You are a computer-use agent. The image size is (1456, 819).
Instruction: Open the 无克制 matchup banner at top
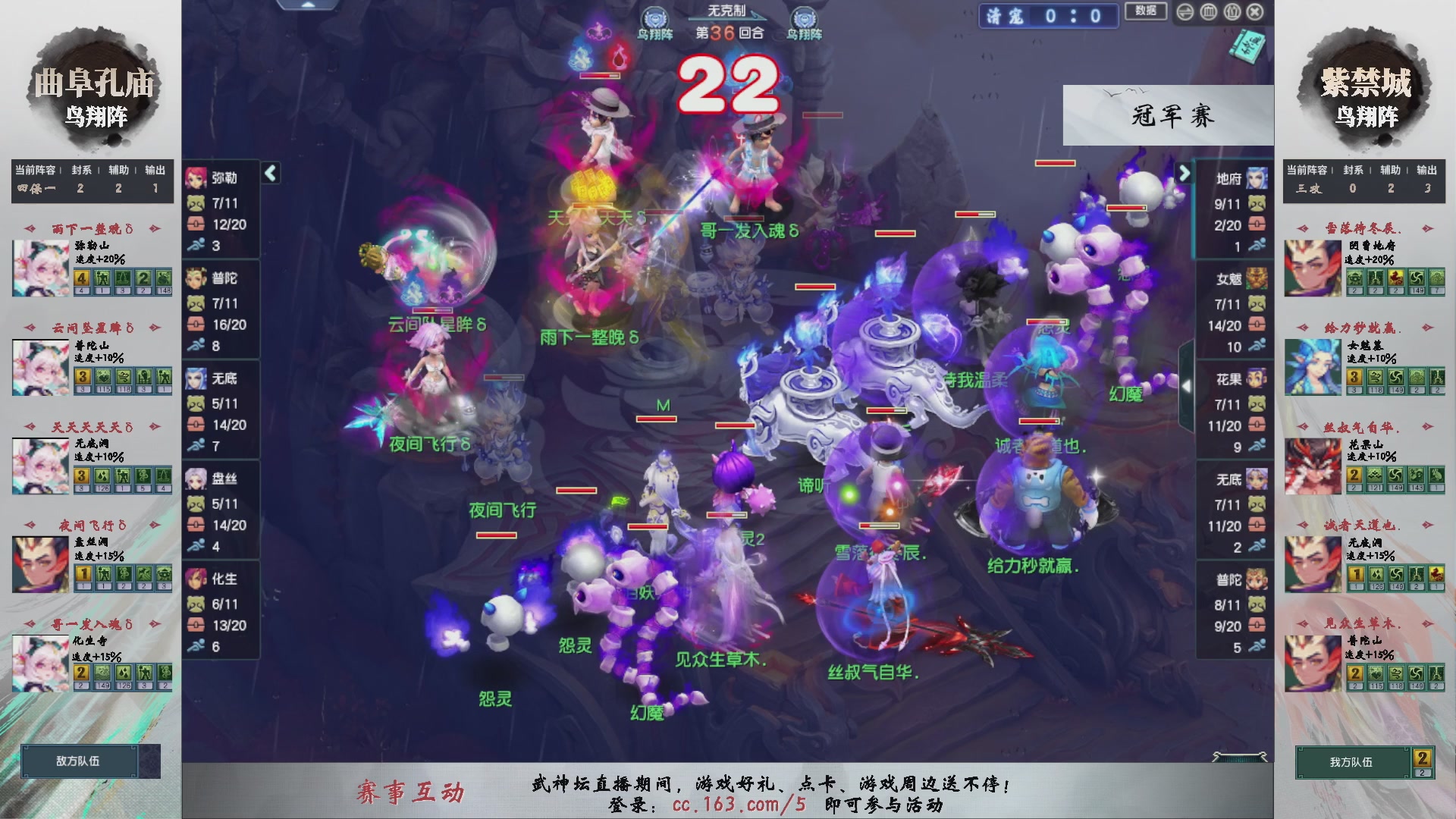(728, 9)
